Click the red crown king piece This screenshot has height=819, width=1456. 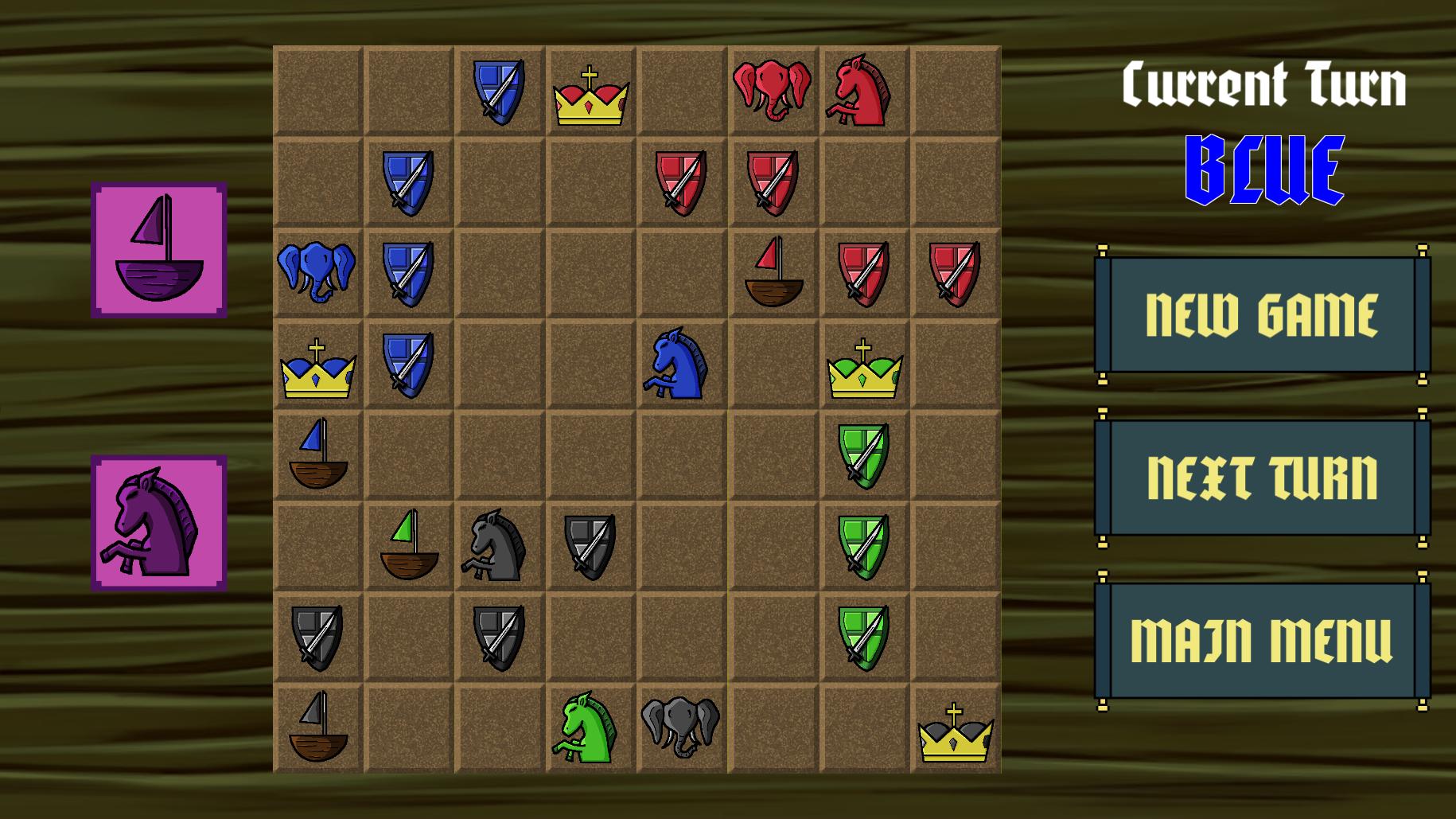tap(590, 97)
